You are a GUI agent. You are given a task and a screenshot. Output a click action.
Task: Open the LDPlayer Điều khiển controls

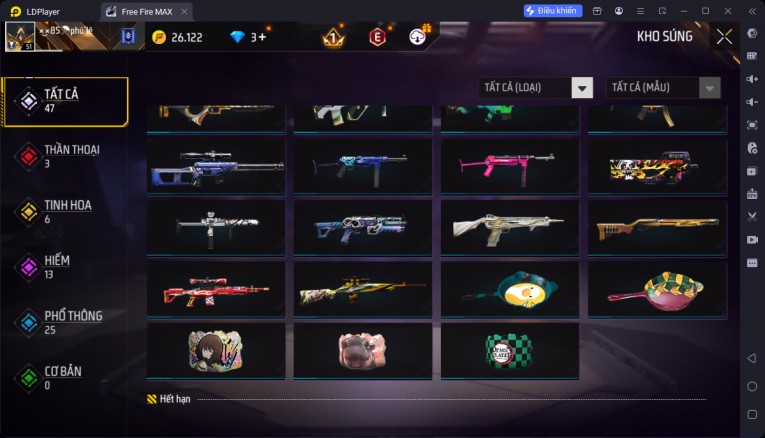pyautogui.click(x=553, y=10)
